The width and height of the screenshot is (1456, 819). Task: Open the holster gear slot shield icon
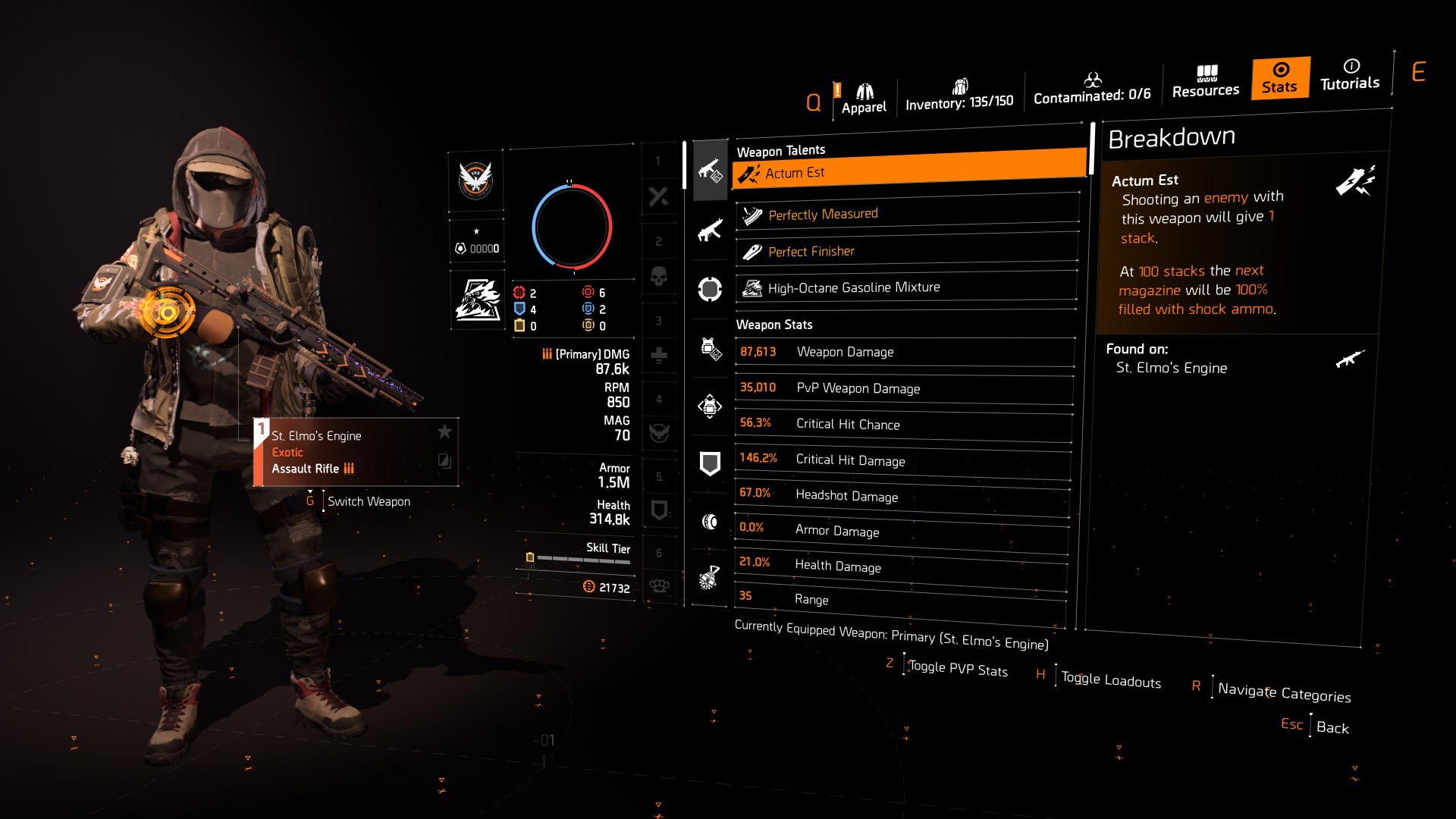[710, 463]
